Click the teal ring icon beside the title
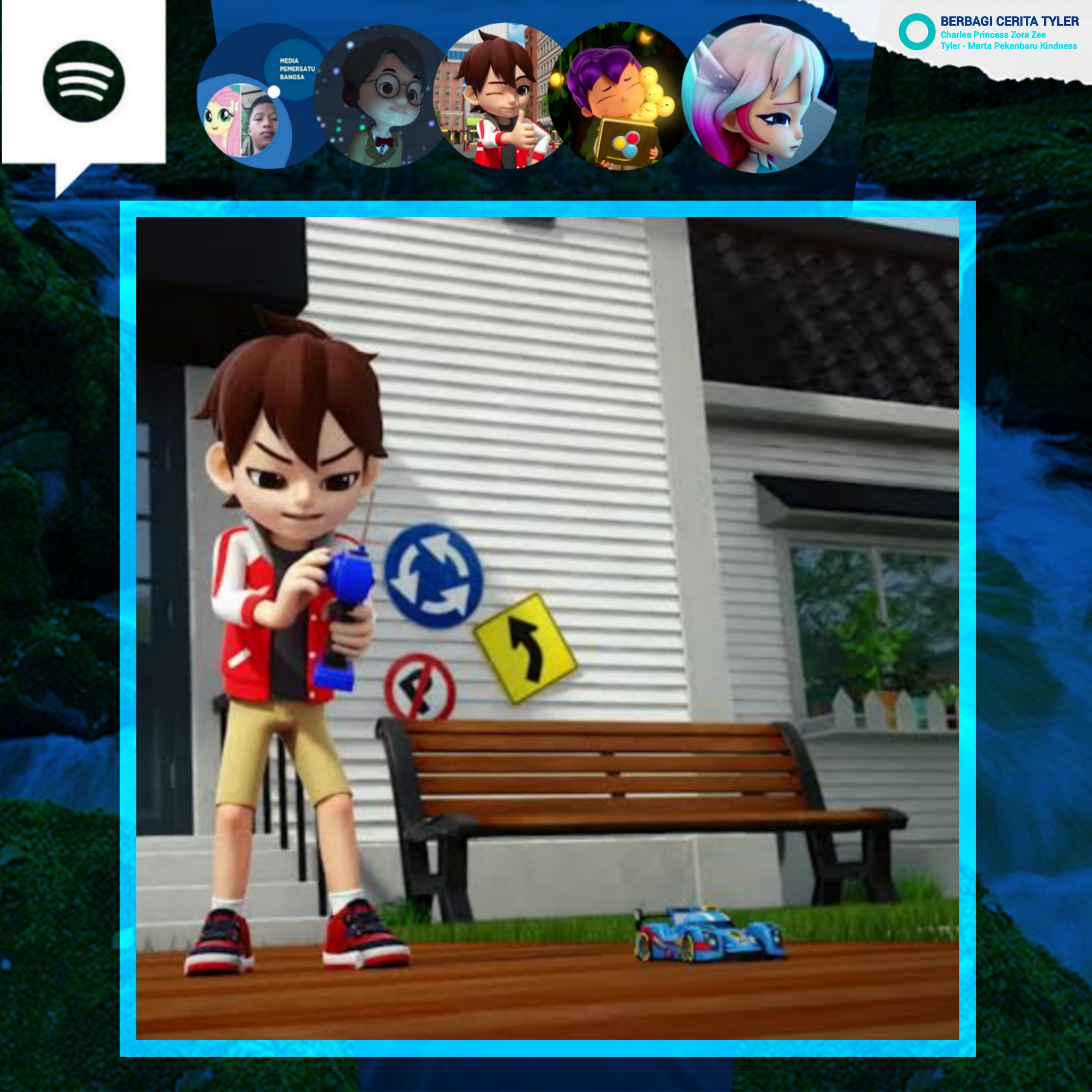1092x1092 pixels. pos(917,32)
